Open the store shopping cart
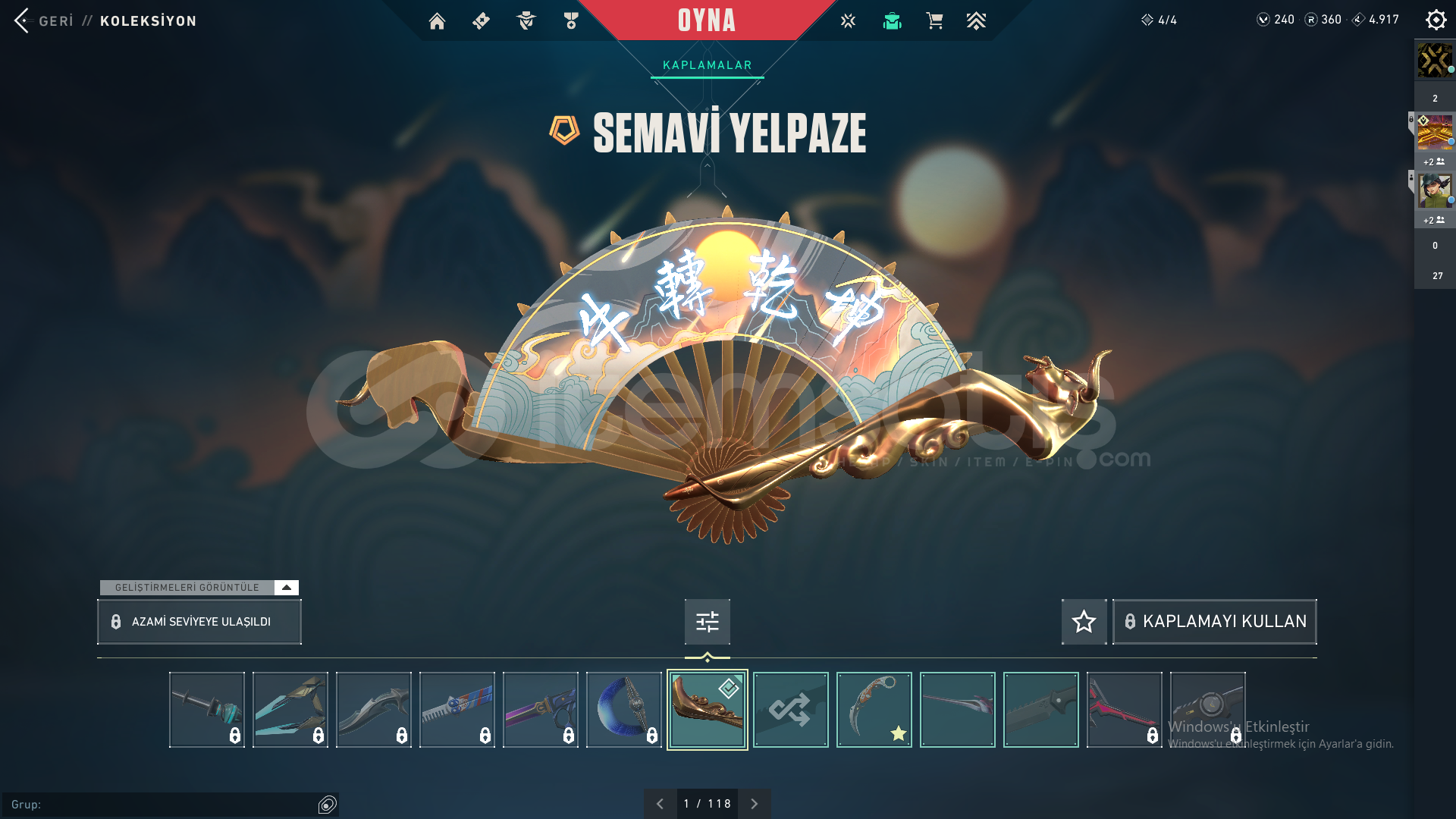 pos(934,21)
